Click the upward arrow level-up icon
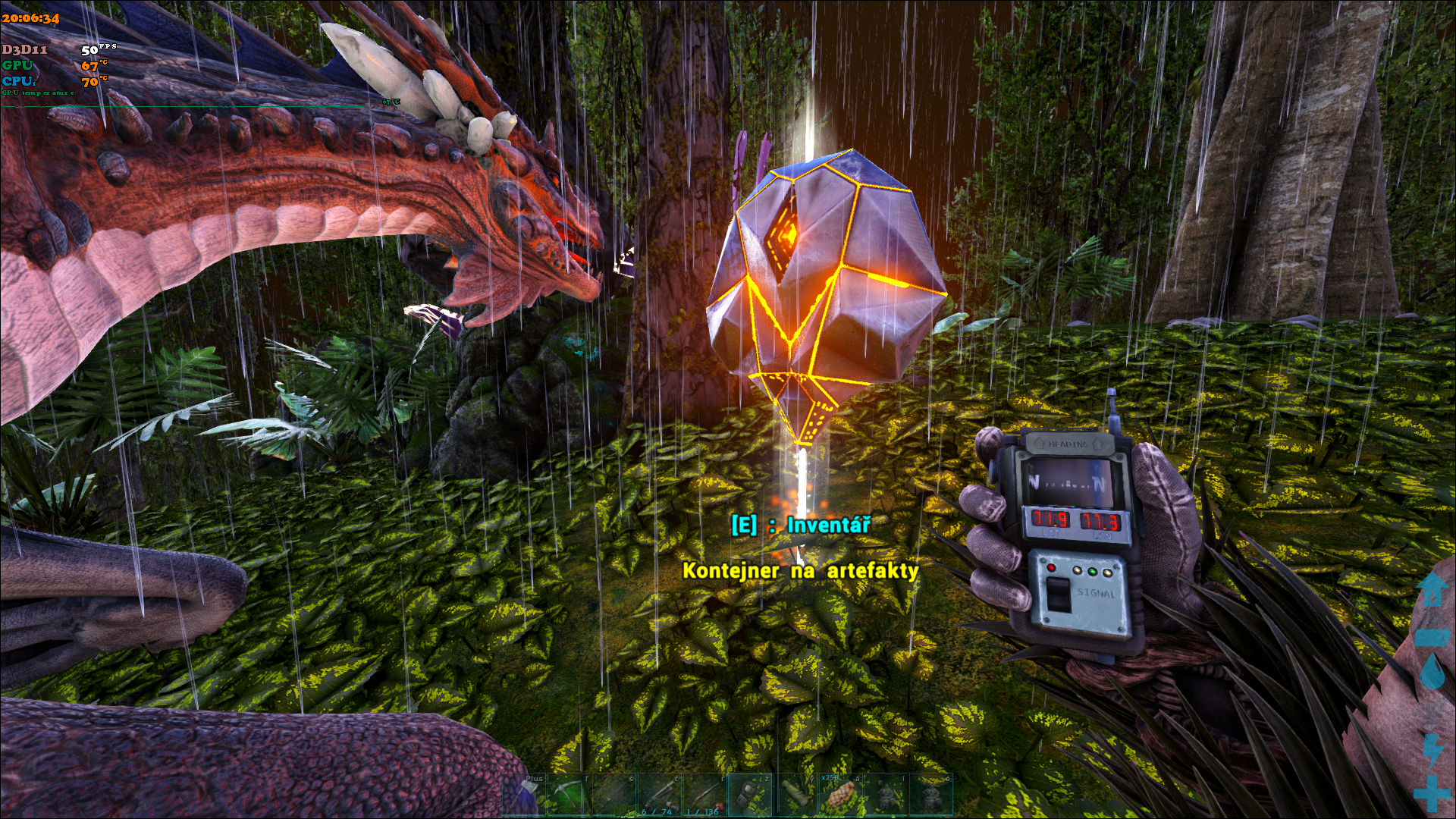This screenshot has height=819, width=1456. coord(1432,590)
